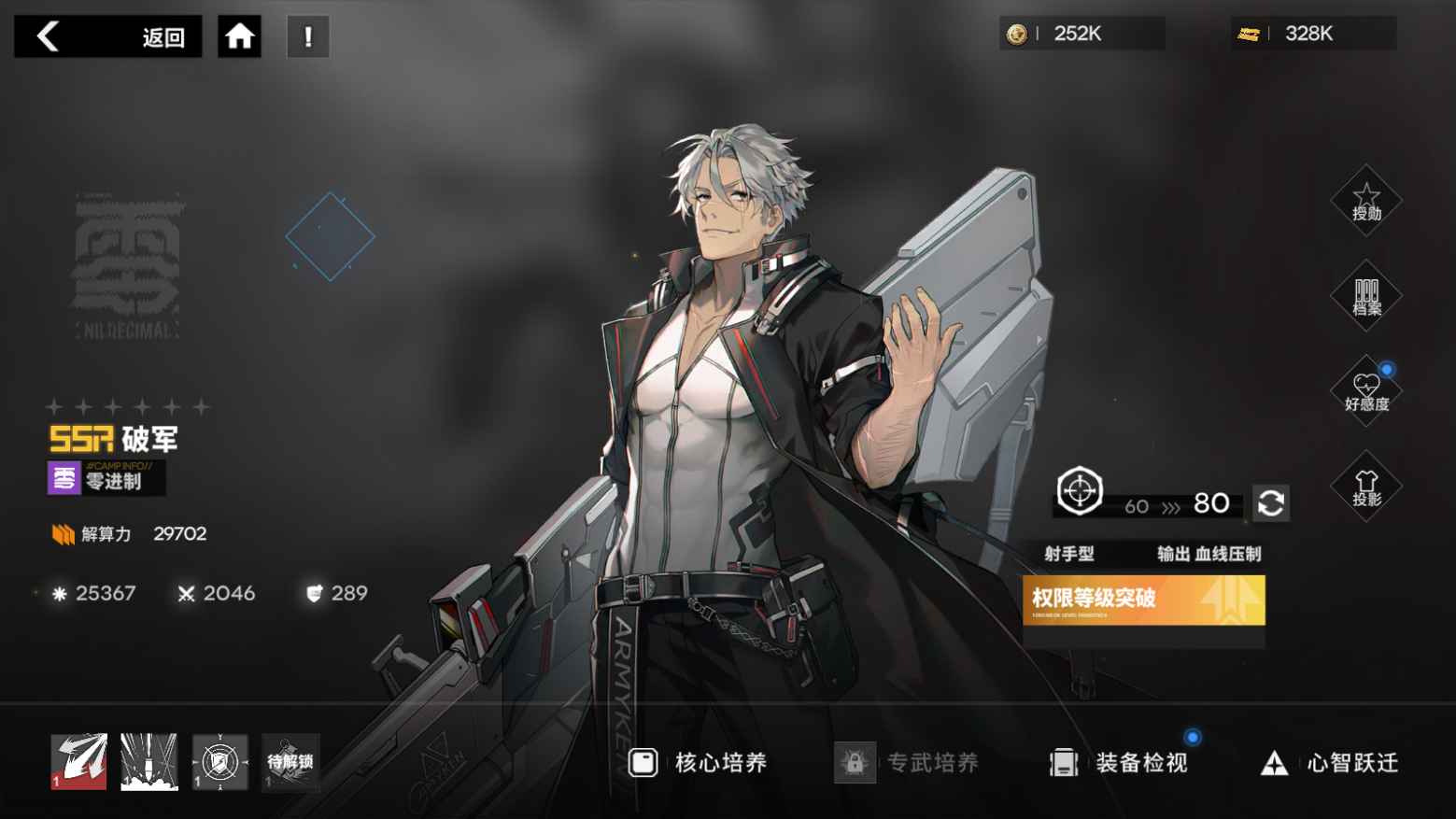Click the sniper crosshair class icon
The height and width of the screenshot is (819, 1456).
coord(1080,490)
